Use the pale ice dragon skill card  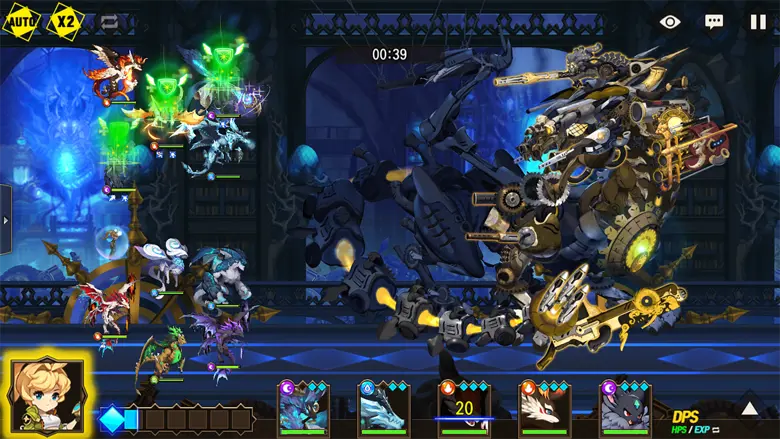pos(384,407)
